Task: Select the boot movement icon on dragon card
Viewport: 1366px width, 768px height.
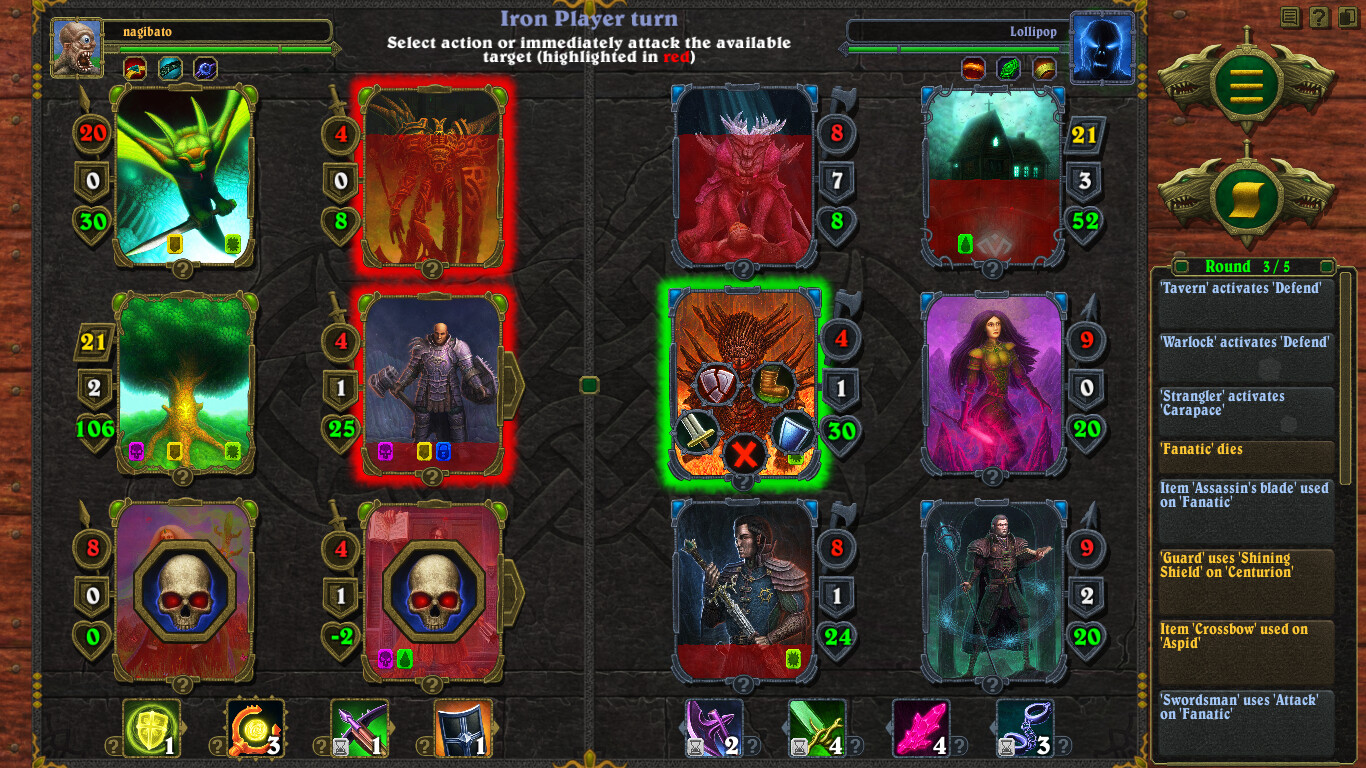Action: pos(772,384)
